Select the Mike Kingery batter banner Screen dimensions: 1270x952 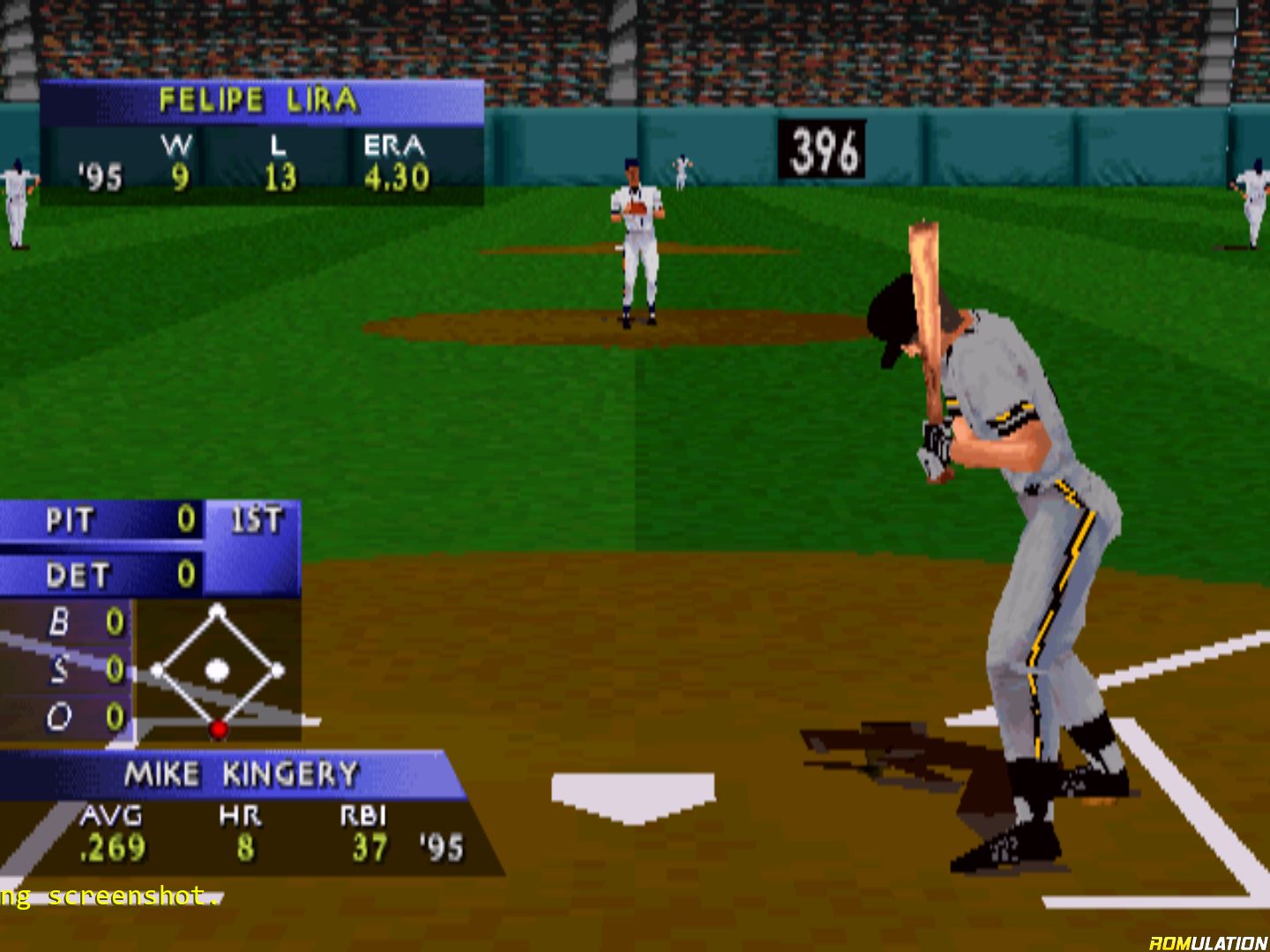(240, 774)
